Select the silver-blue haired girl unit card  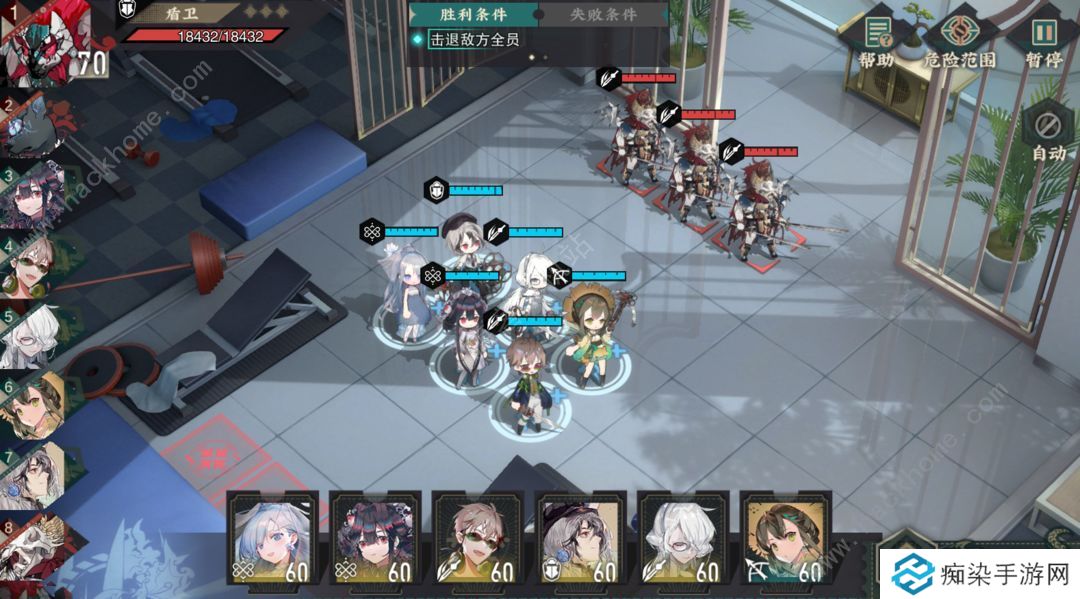(273, 538)
